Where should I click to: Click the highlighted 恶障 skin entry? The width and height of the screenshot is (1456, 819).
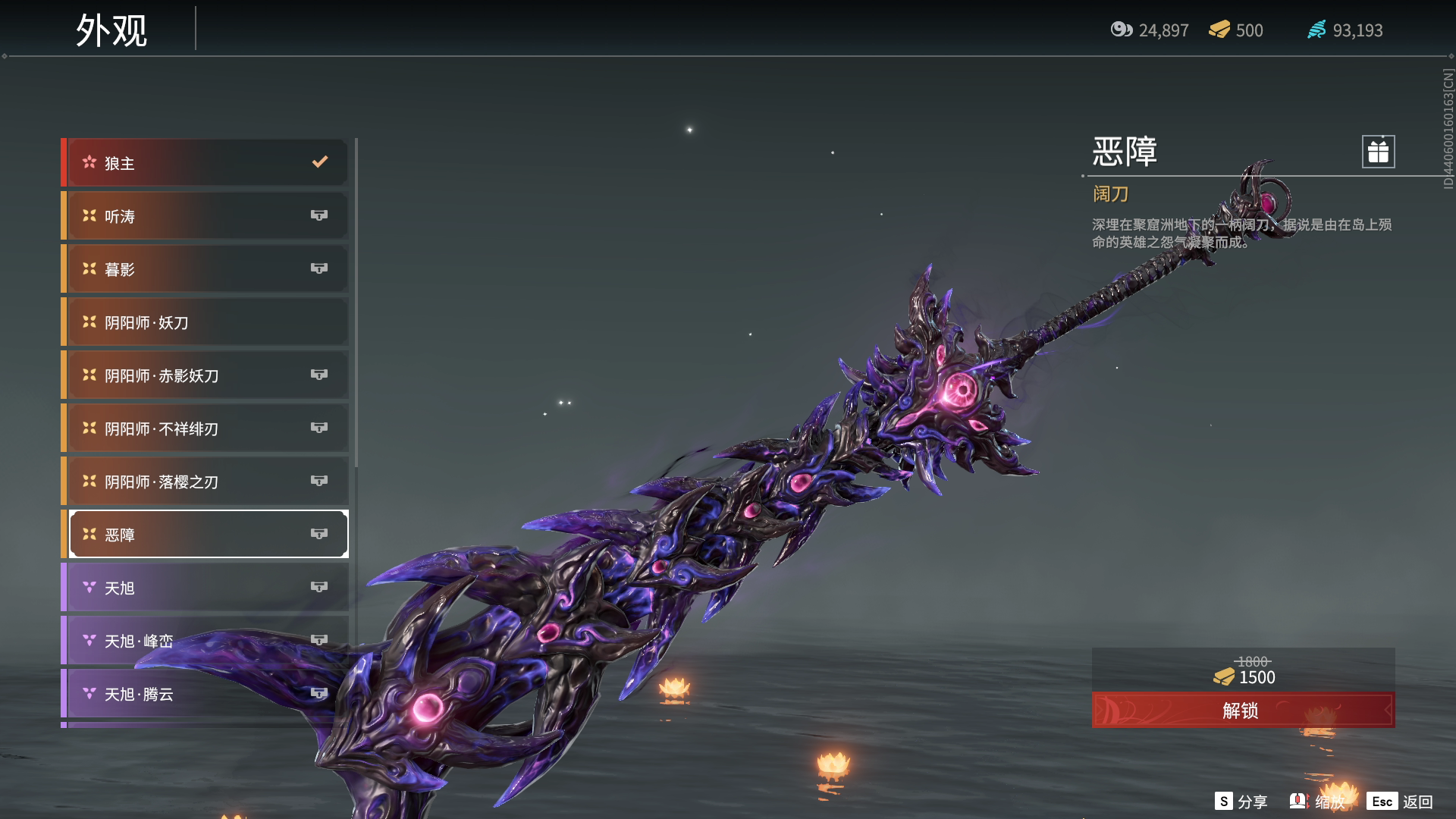pyautogui.click(x=206, y=535)
